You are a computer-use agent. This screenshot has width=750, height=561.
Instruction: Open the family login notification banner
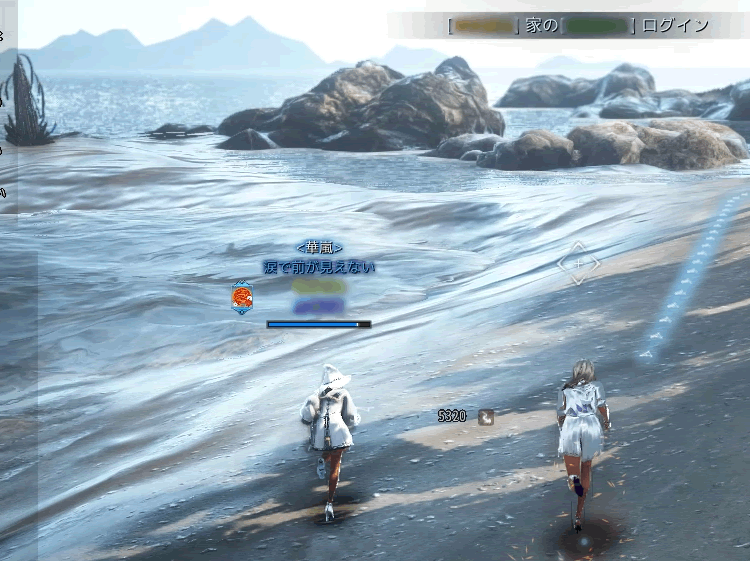click(578, 25)
